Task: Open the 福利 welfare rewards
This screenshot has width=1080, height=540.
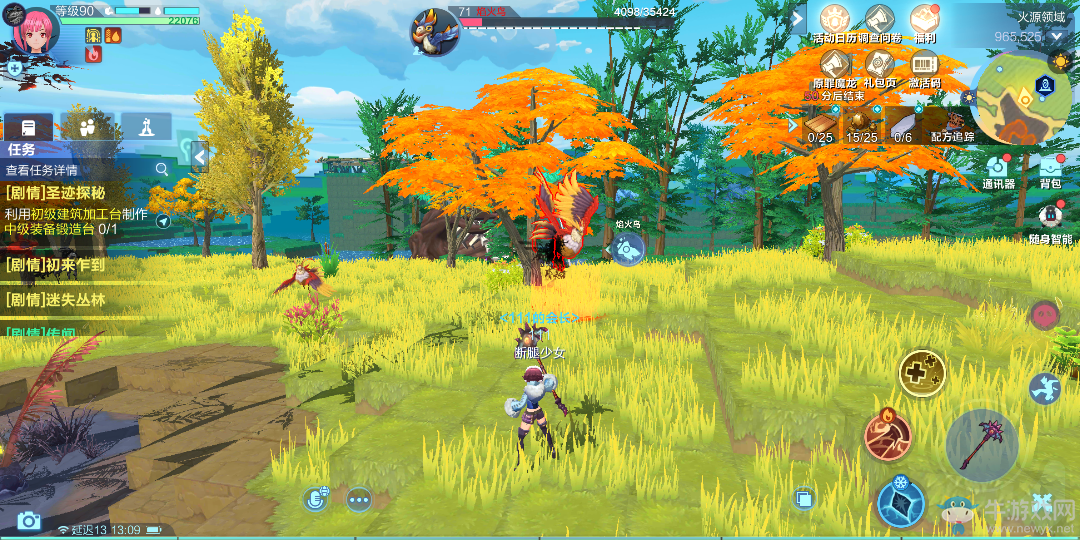Action: pos(924,20)
